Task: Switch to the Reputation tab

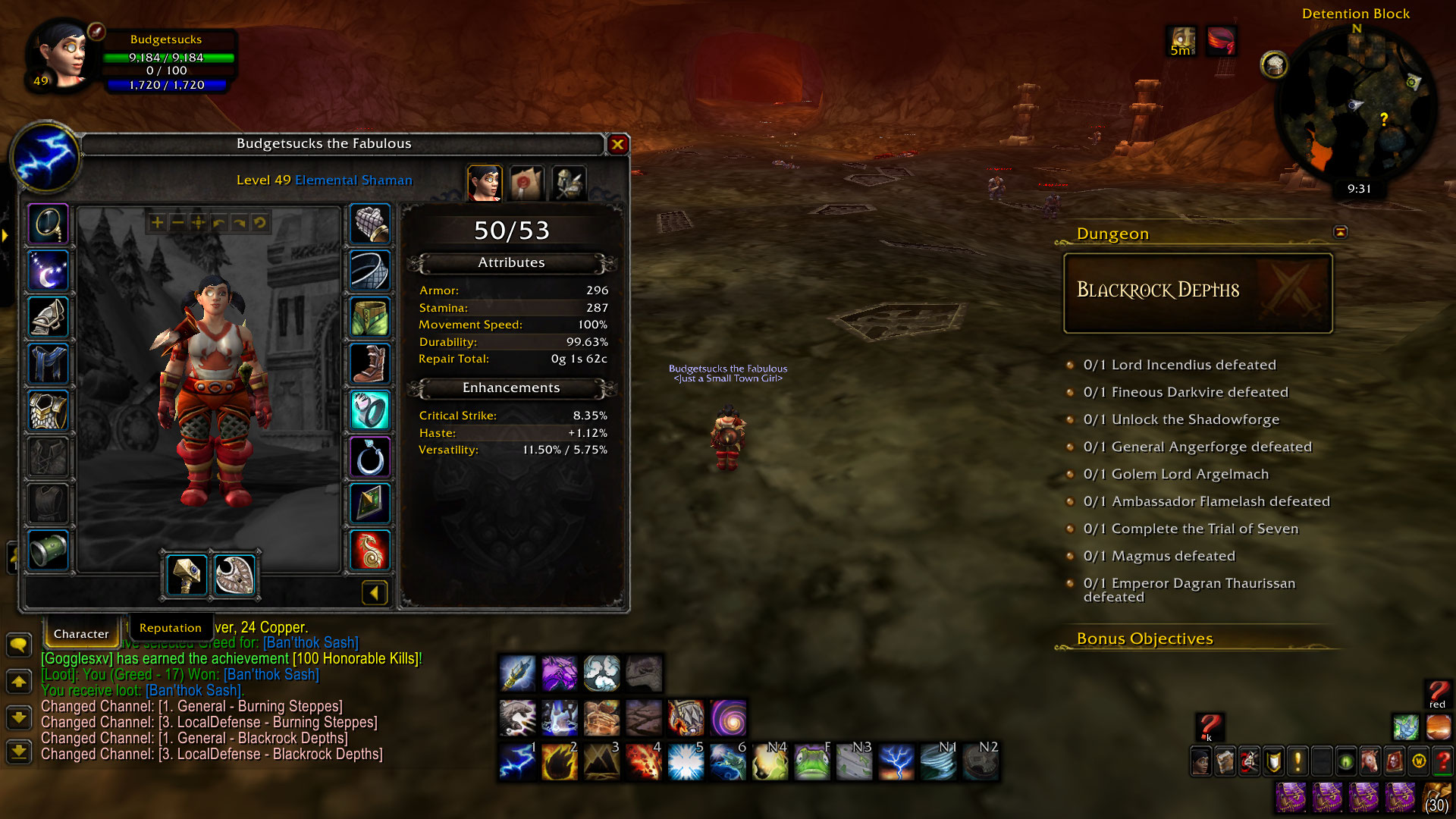Action: (x=170, y=628)
